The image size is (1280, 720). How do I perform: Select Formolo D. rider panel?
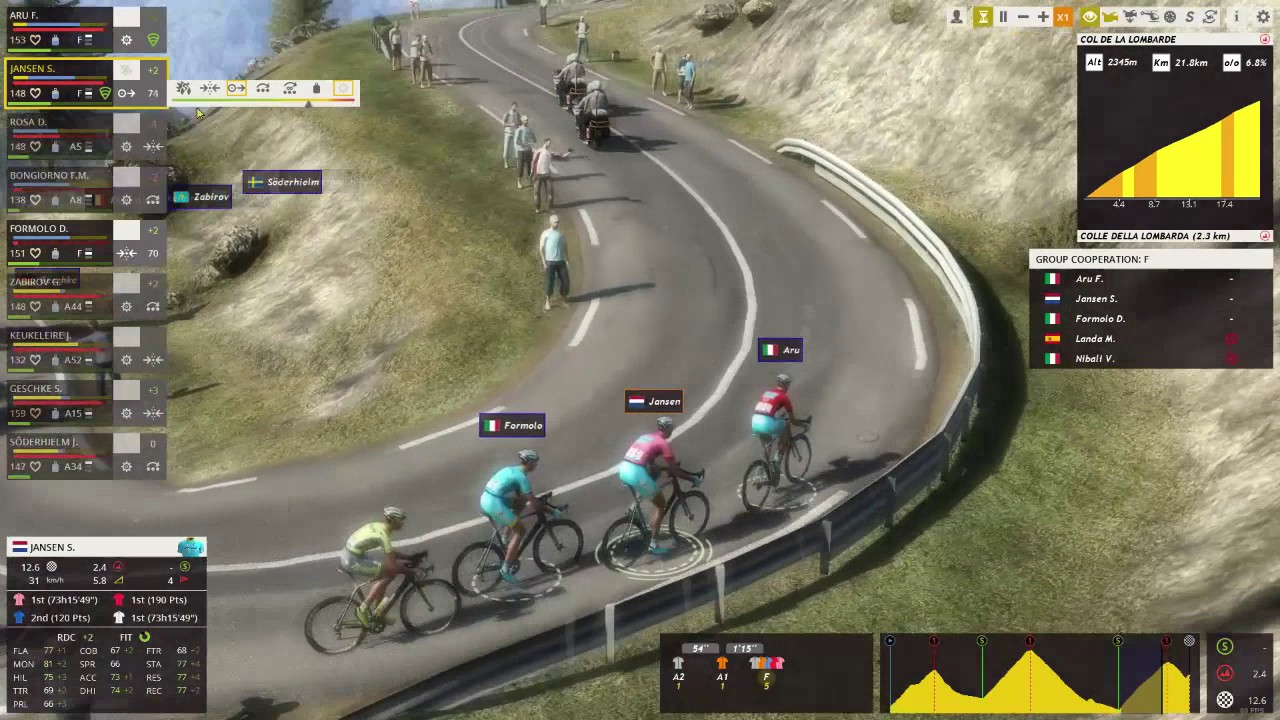pos(60,229)
